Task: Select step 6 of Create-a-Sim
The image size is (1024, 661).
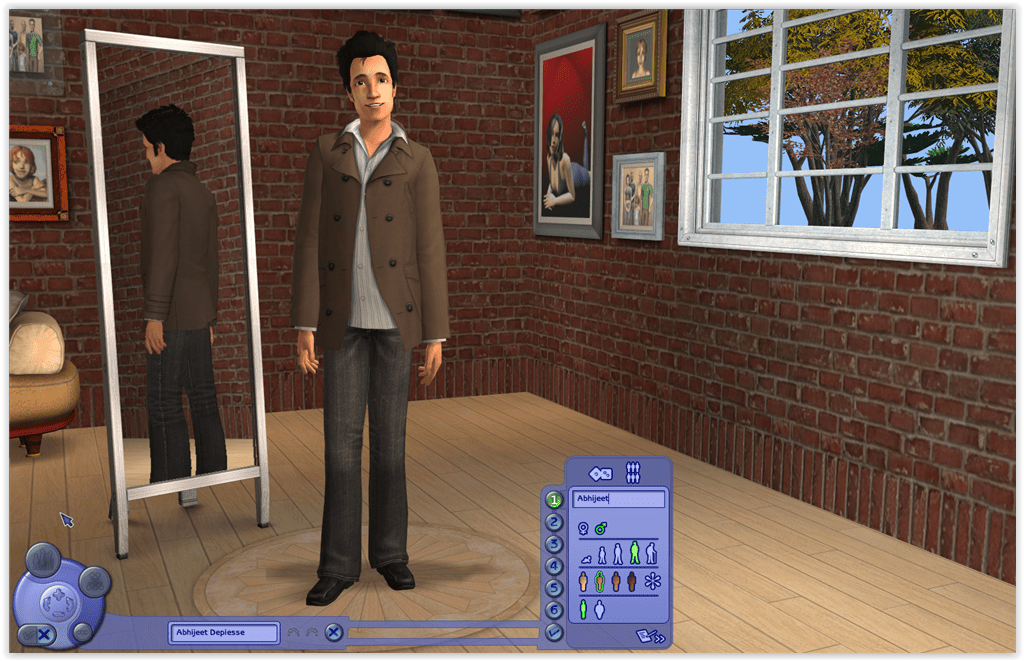Action: pyautogui.click(x=553, y=609)
